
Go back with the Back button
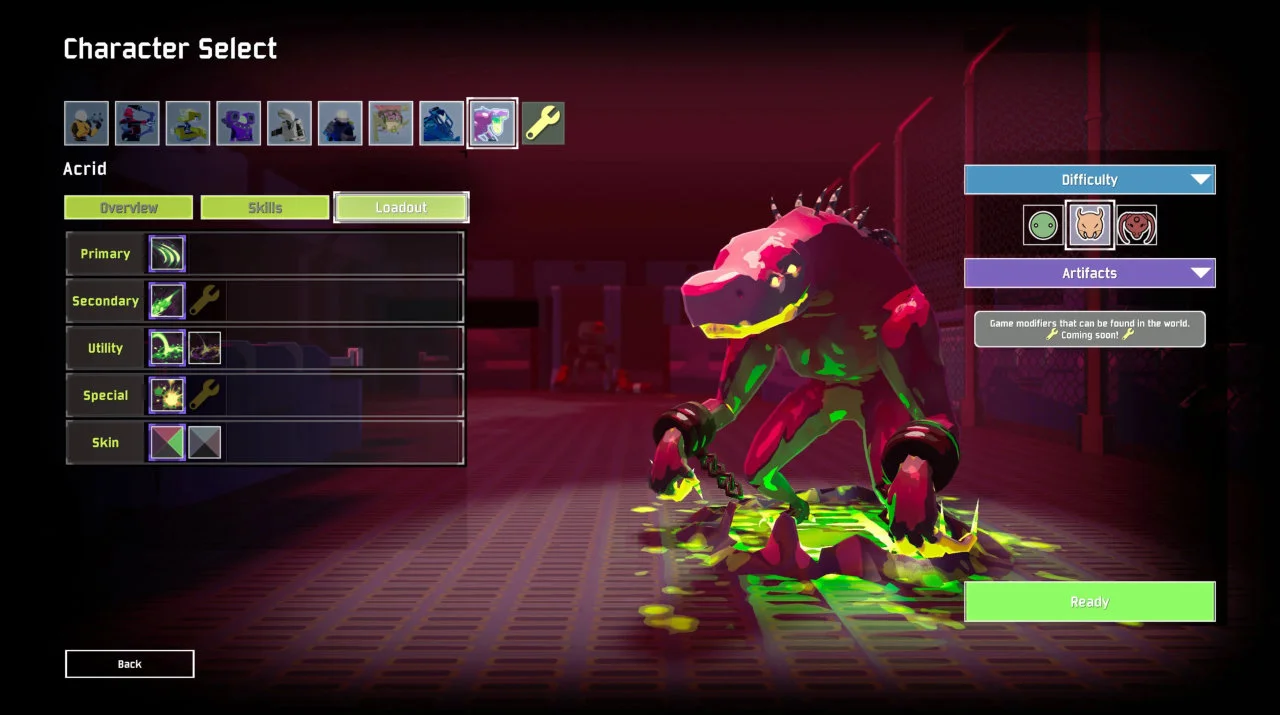click(x=130, y=664)
